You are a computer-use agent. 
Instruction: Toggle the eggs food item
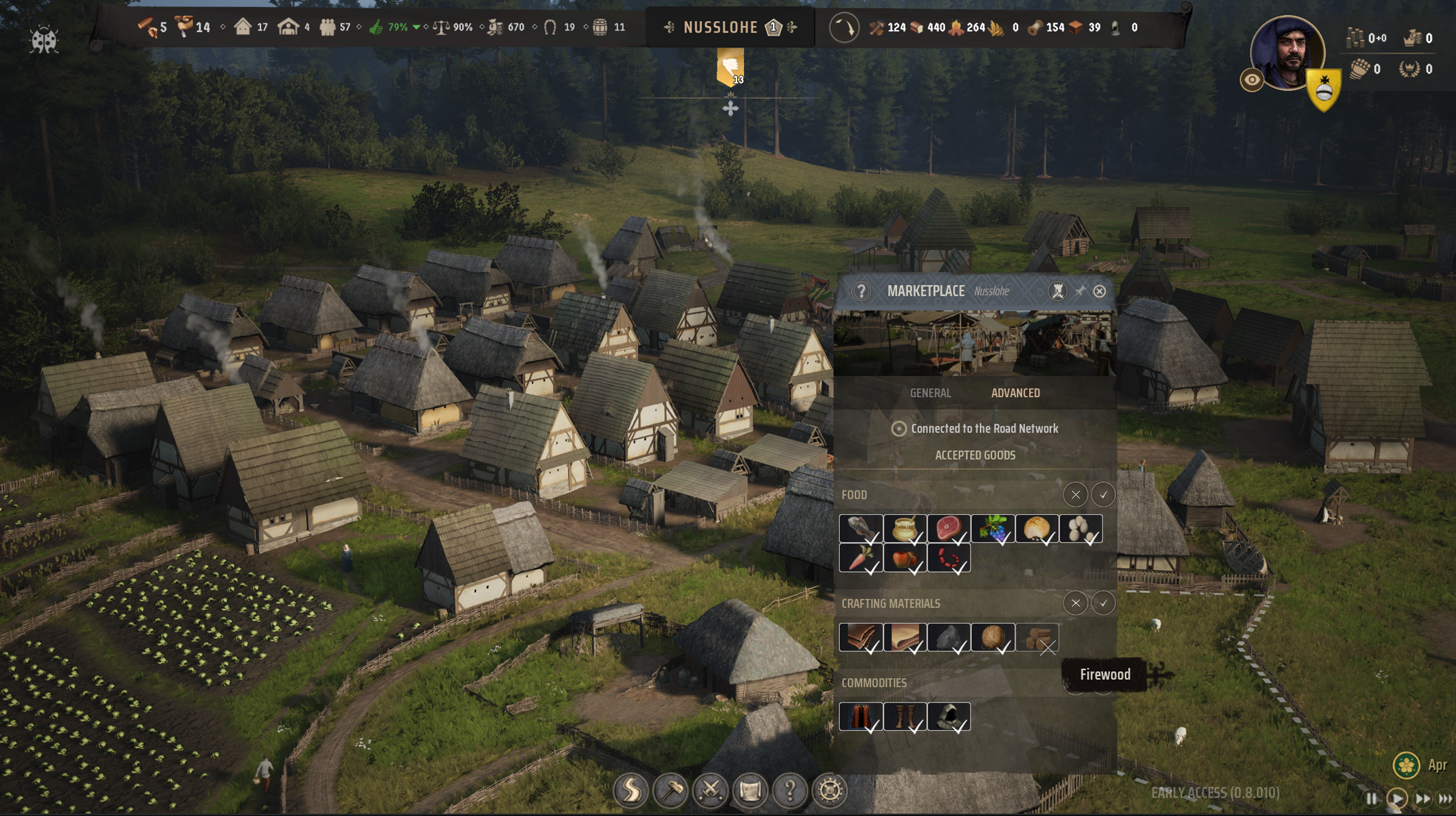click(1081, 528)
